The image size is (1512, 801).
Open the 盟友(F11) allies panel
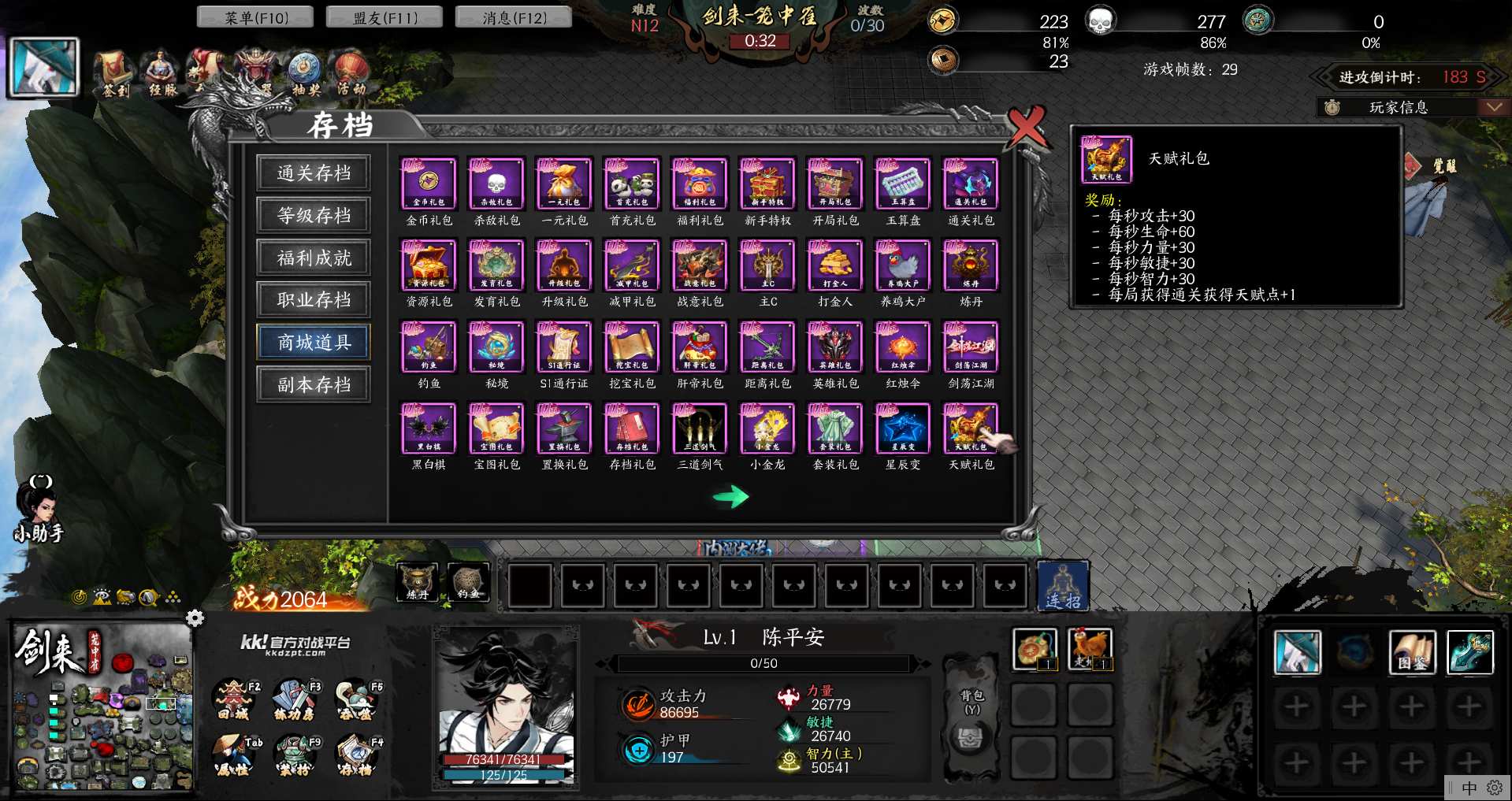click(x=385, y=17)
